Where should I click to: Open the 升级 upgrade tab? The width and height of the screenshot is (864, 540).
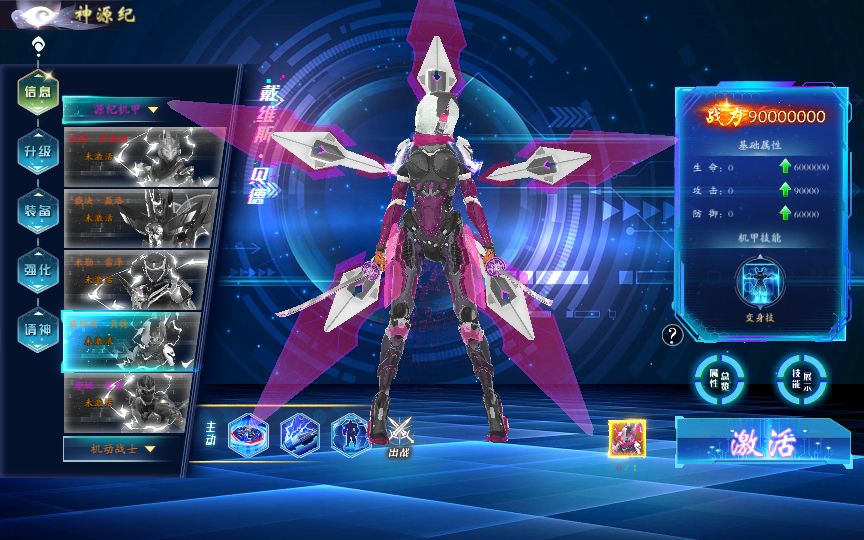coord(37,151)
